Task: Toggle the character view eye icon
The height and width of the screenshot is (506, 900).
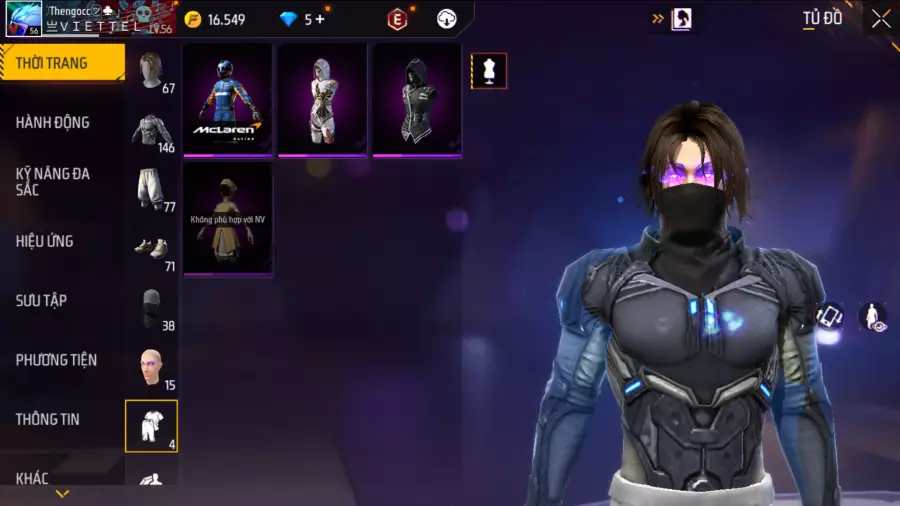Action: pos(873,317)
